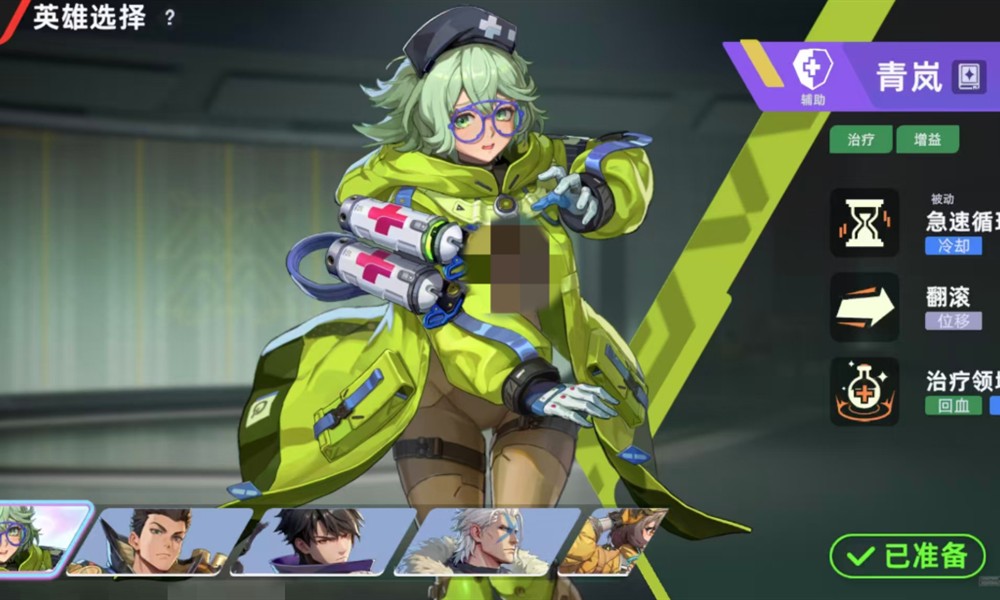Open the hero card icon beside 青岚
1000x600 pixels.
point(968,76)
